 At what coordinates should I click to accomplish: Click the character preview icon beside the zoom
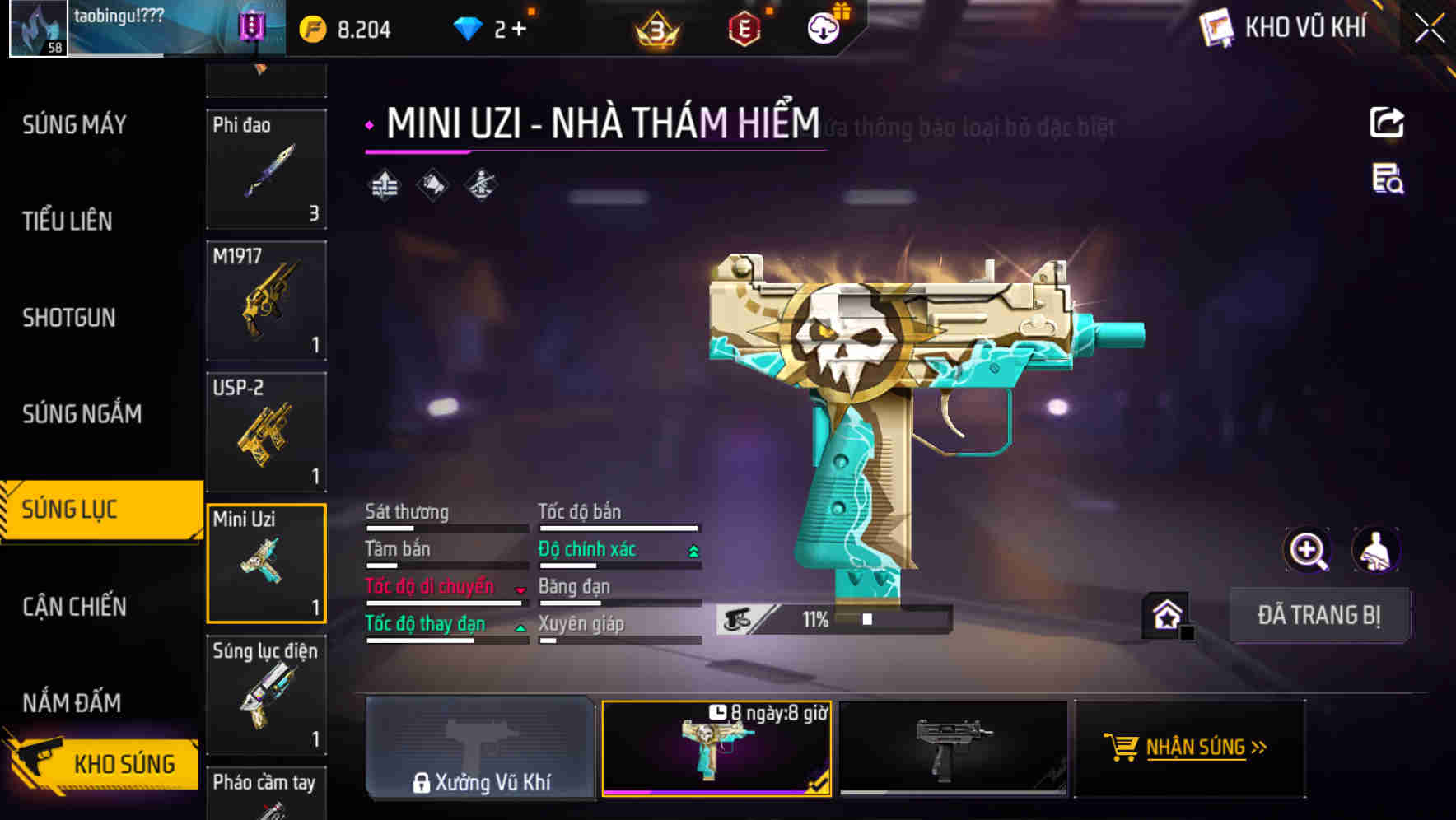(x=1375, y=549)
